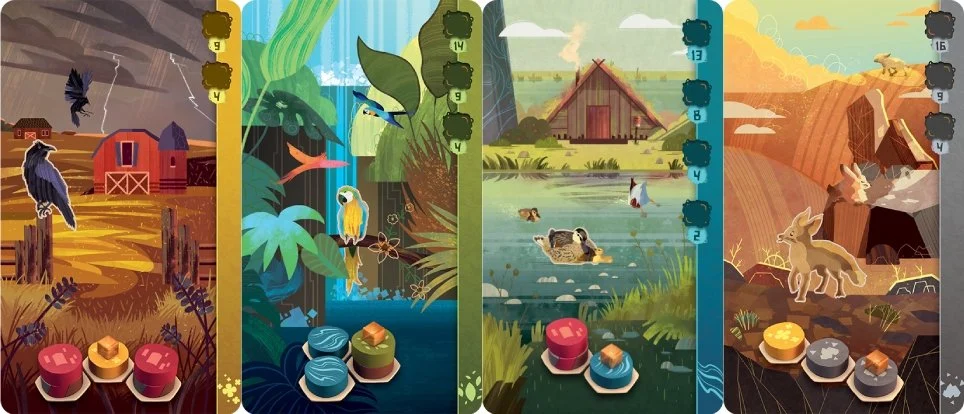Choose the parrot jungle waterfall card
Screen dimensions: 964x414
360,207
